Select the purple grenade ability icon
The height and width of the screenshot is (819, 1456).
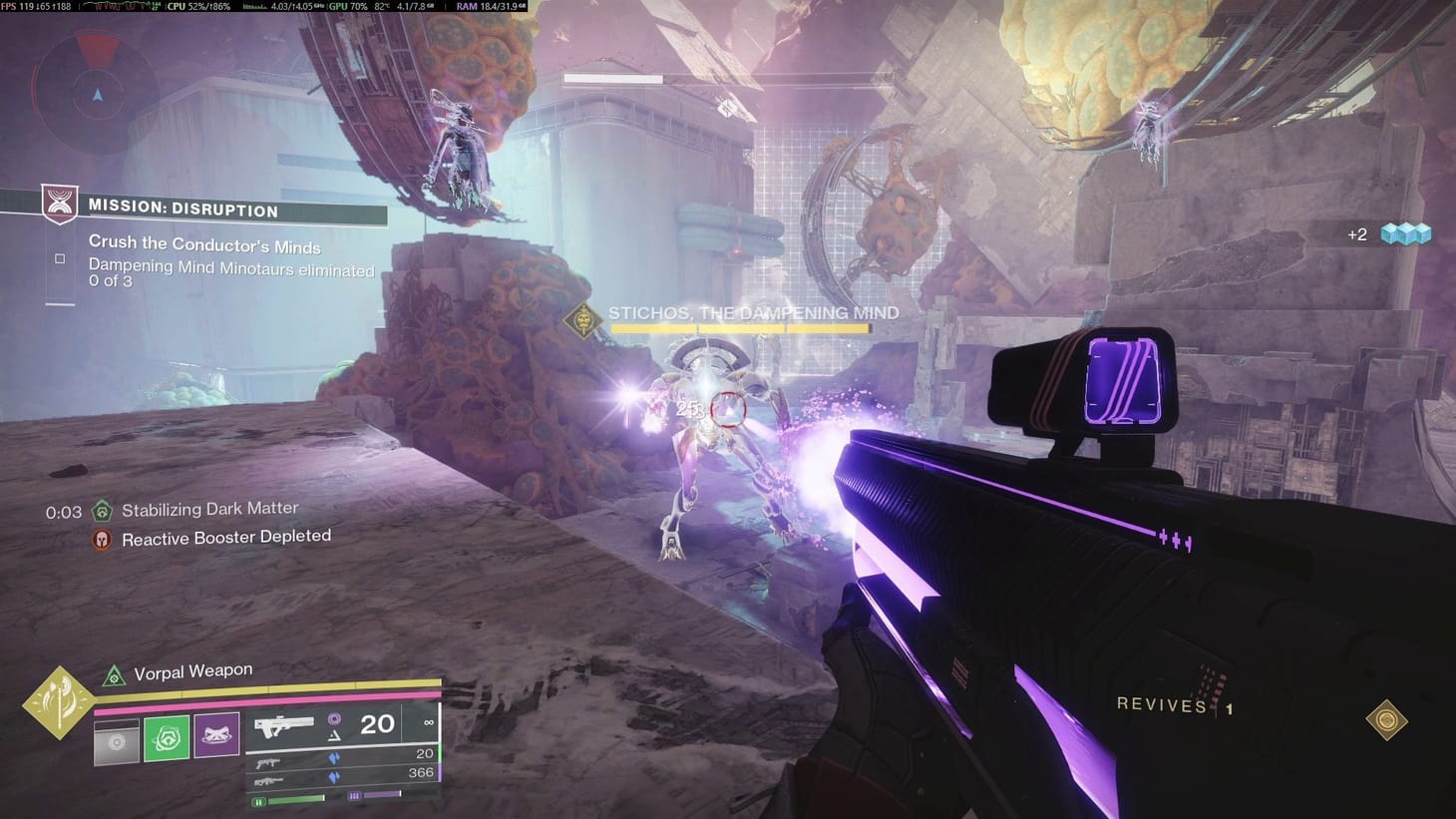(x=215, y=735)
